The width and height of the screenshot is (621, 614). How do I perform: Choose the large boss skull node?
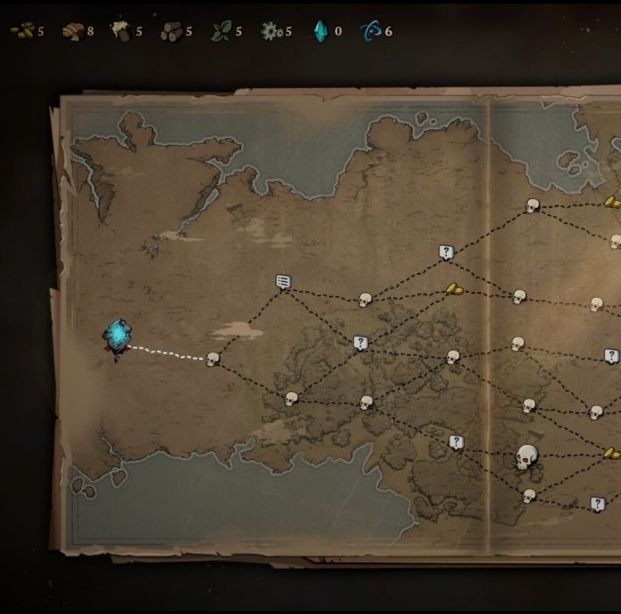pos(527,458)
